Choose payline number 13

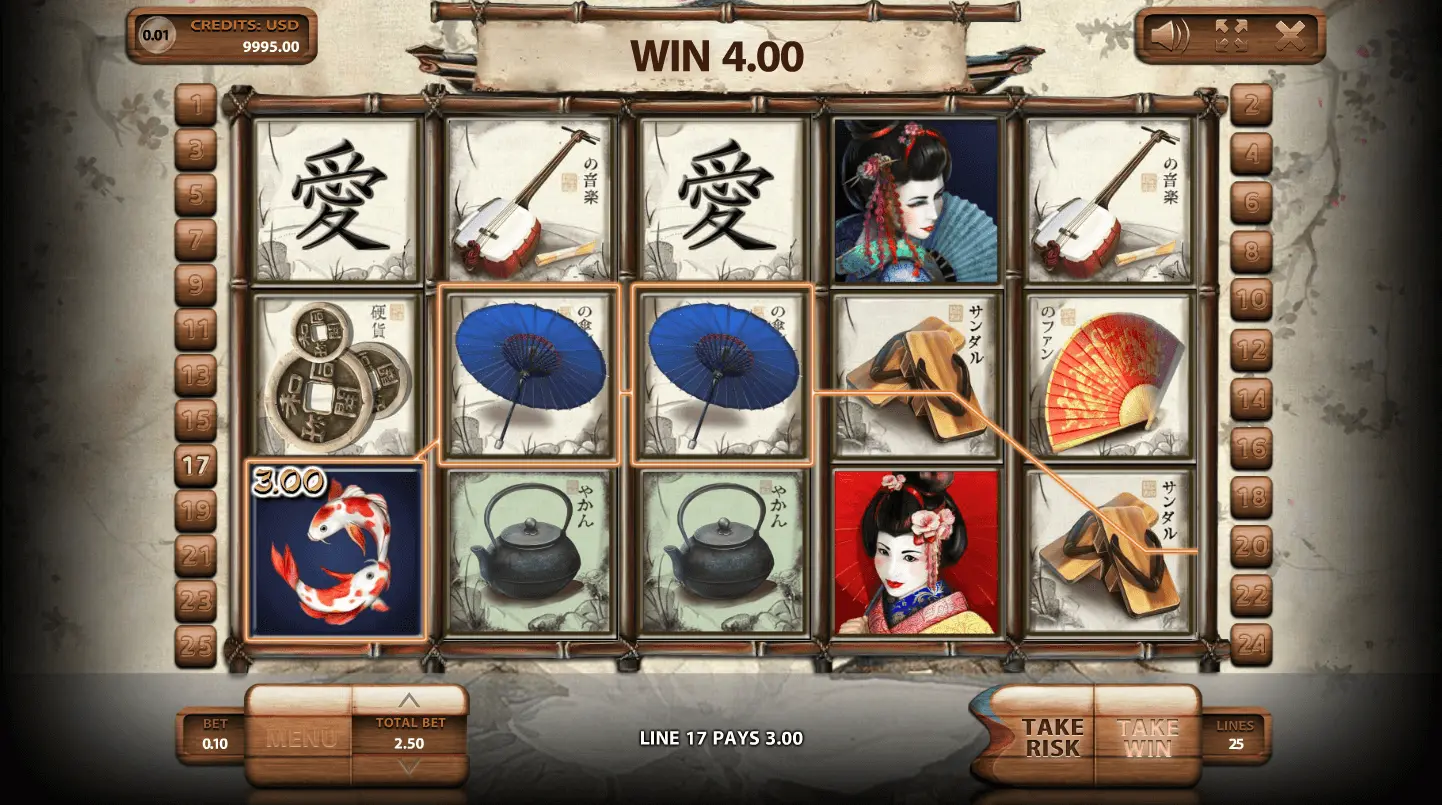[x=196, y=375]
